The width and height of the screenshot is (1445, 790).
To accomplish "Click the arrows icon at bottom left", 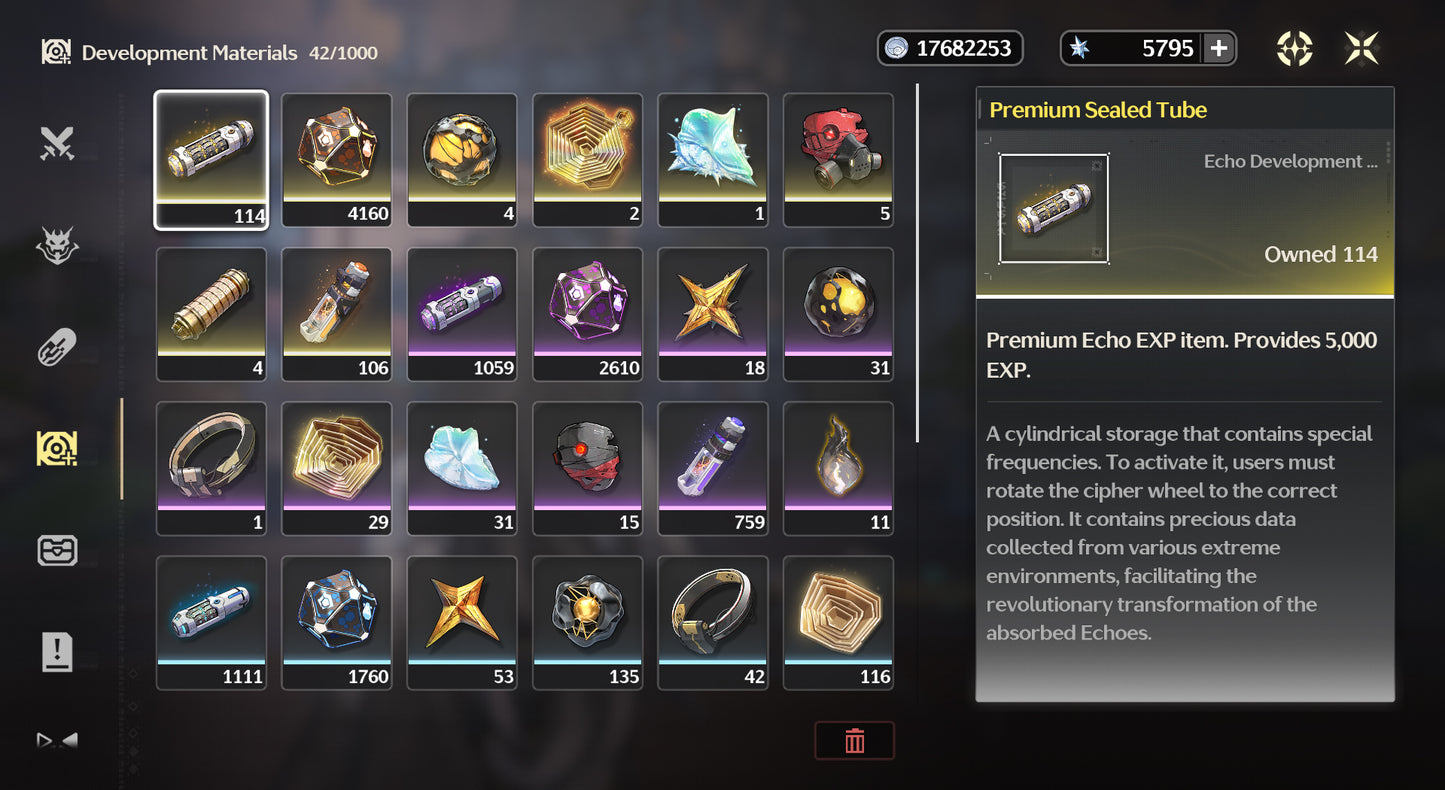I will (55, 740).
